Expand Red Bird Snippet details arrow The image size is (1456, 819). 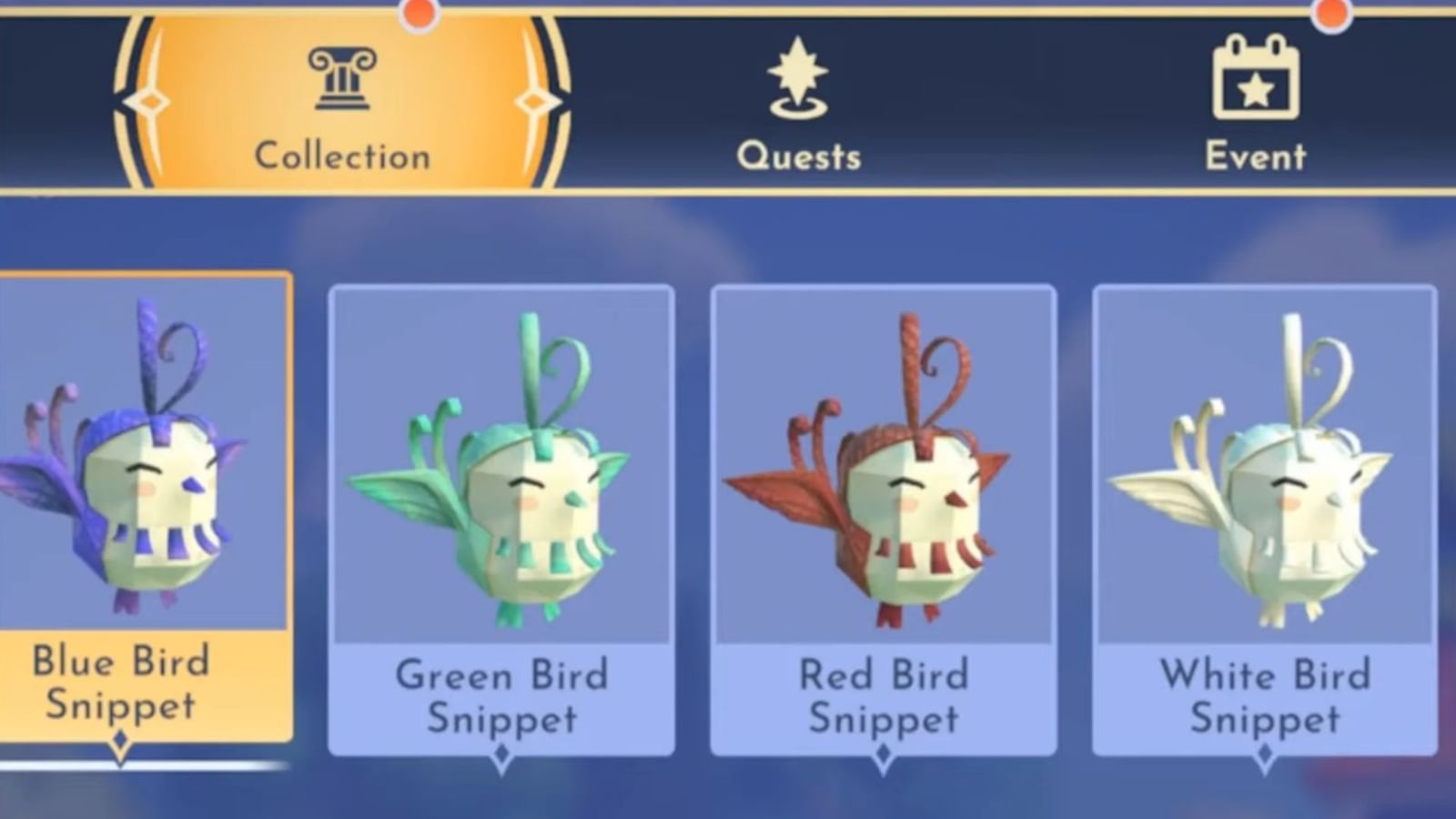coord(884,753)
